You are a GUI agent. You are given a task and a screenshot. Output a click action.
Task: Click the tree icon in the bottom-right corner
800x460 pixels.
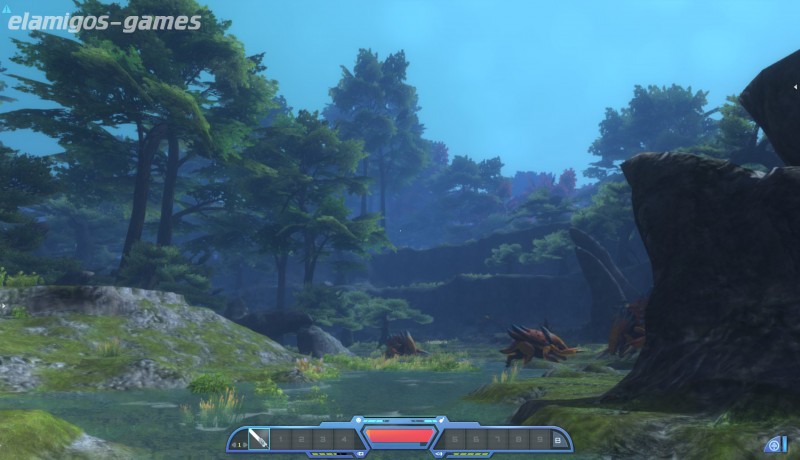click(x=774, y=444)
